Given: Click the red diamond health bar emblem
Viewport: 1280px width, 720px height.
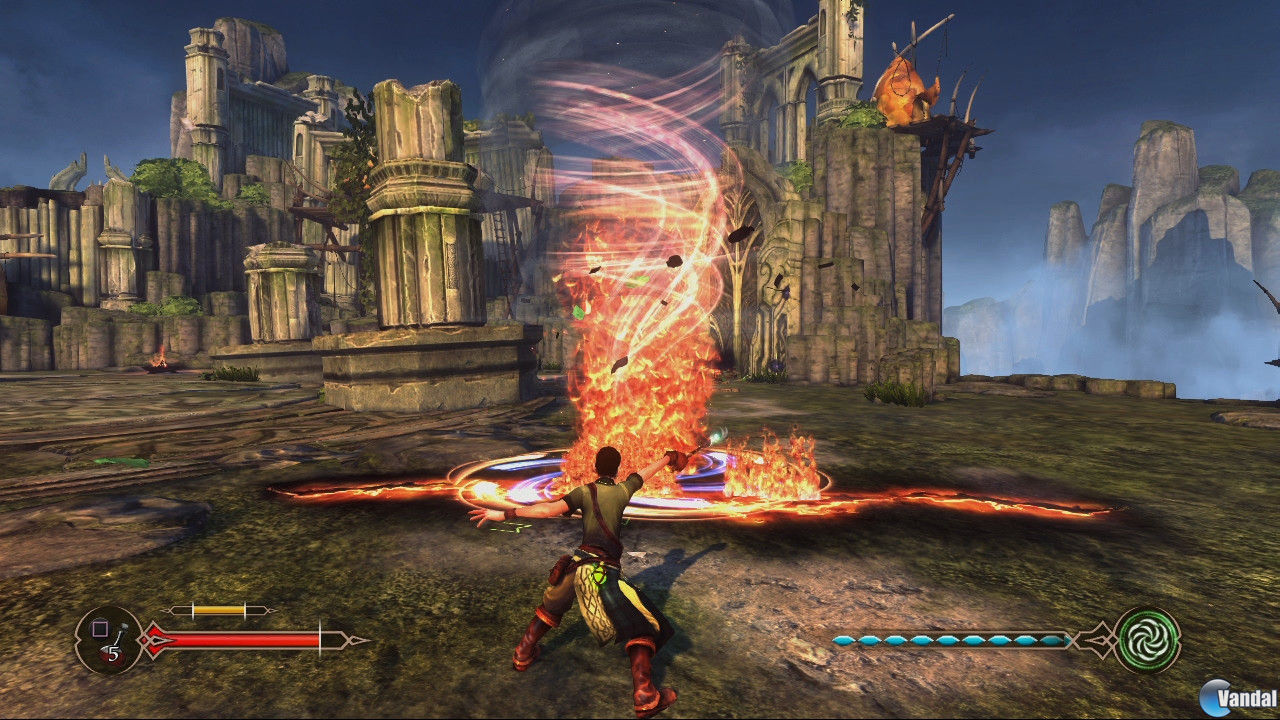Looking at the screenshot, I should [x=157, y=640].
